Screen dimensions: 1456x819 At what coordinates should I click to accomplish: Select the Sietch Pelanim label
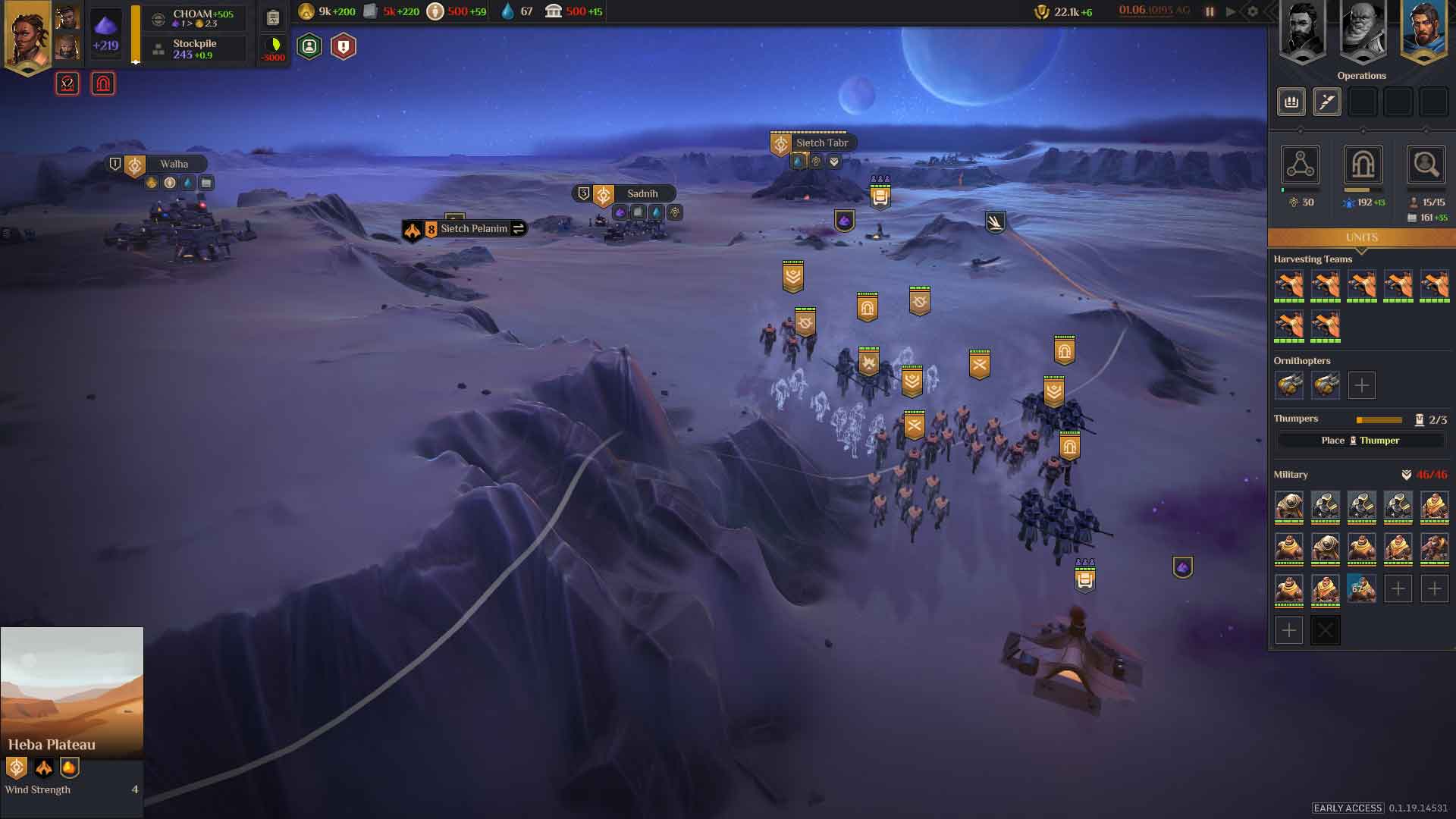click(473, 228)
